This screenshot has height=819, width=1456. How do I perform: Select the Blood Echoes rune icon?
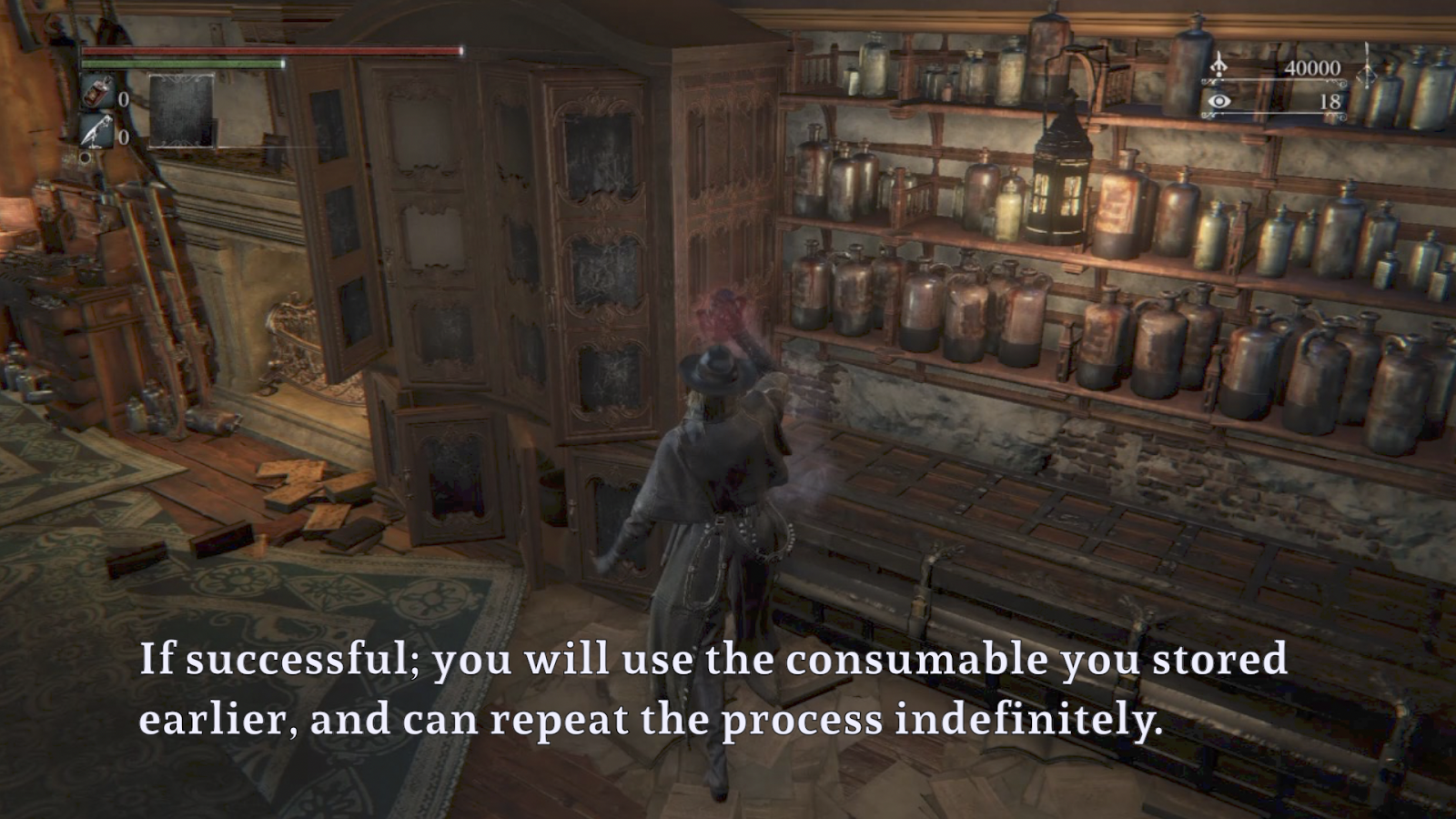pos(1218,66)
